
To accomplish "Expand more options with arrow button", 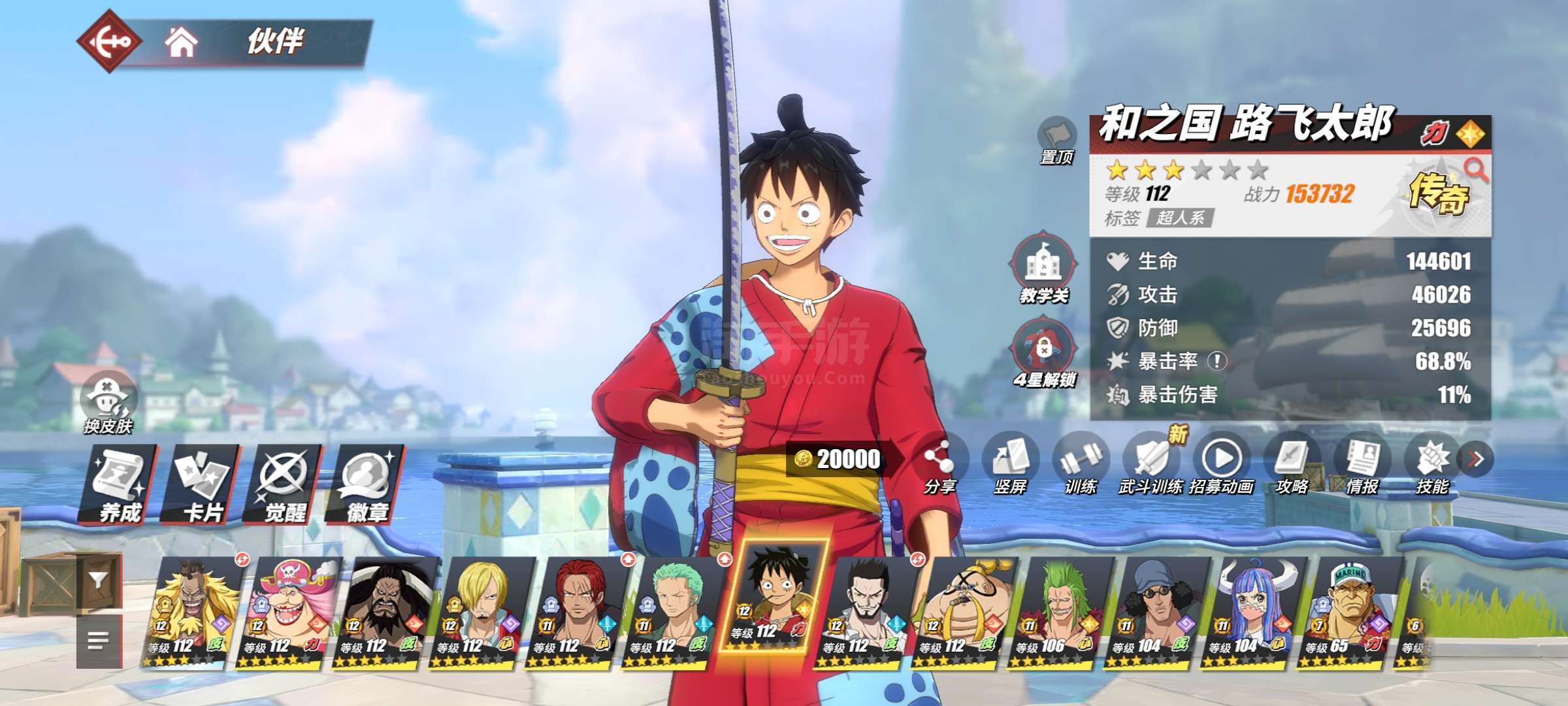I will (1476, 460).
